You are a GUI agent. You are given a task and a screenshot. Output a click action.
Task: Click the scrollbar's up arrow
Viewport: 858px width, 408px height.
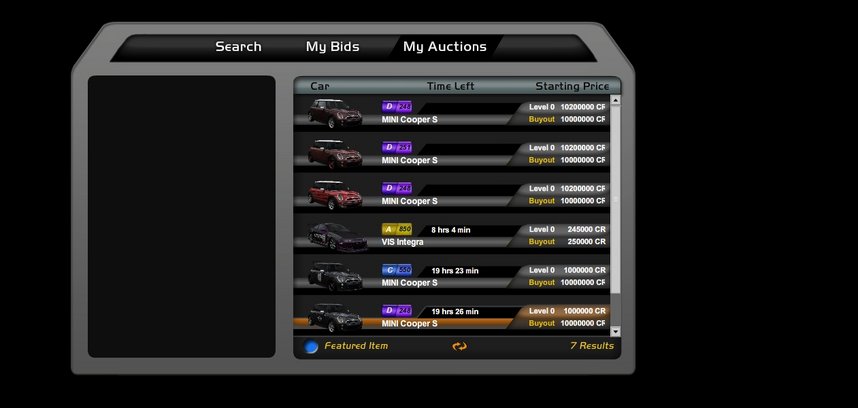615,100
